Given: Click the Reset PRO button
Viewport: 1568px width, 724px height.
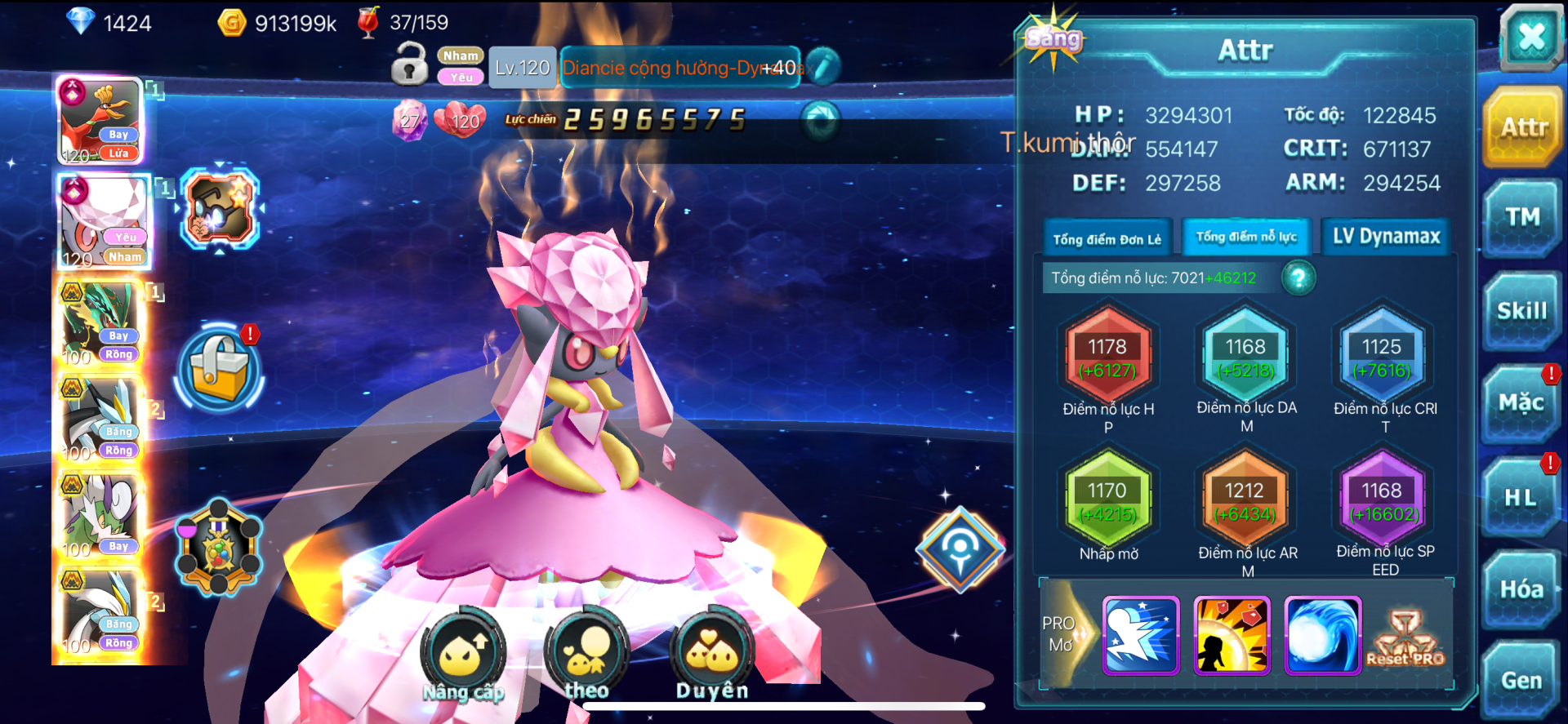Looking at the screenshot, I should (x=1405, y=637).
